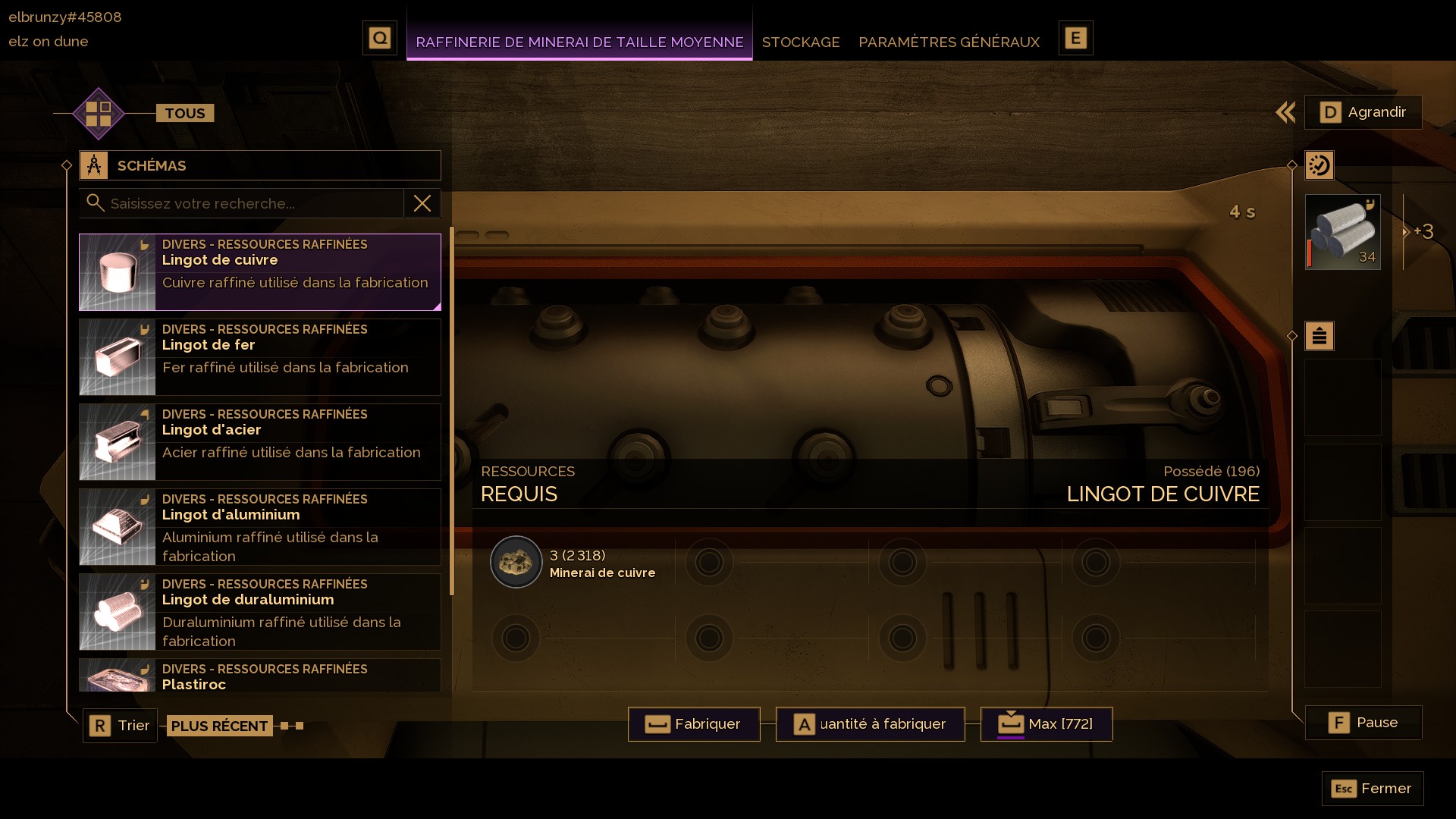Pause the refinery production queue
This screenshot has height=819, width=1456.
coord(1363,723)
